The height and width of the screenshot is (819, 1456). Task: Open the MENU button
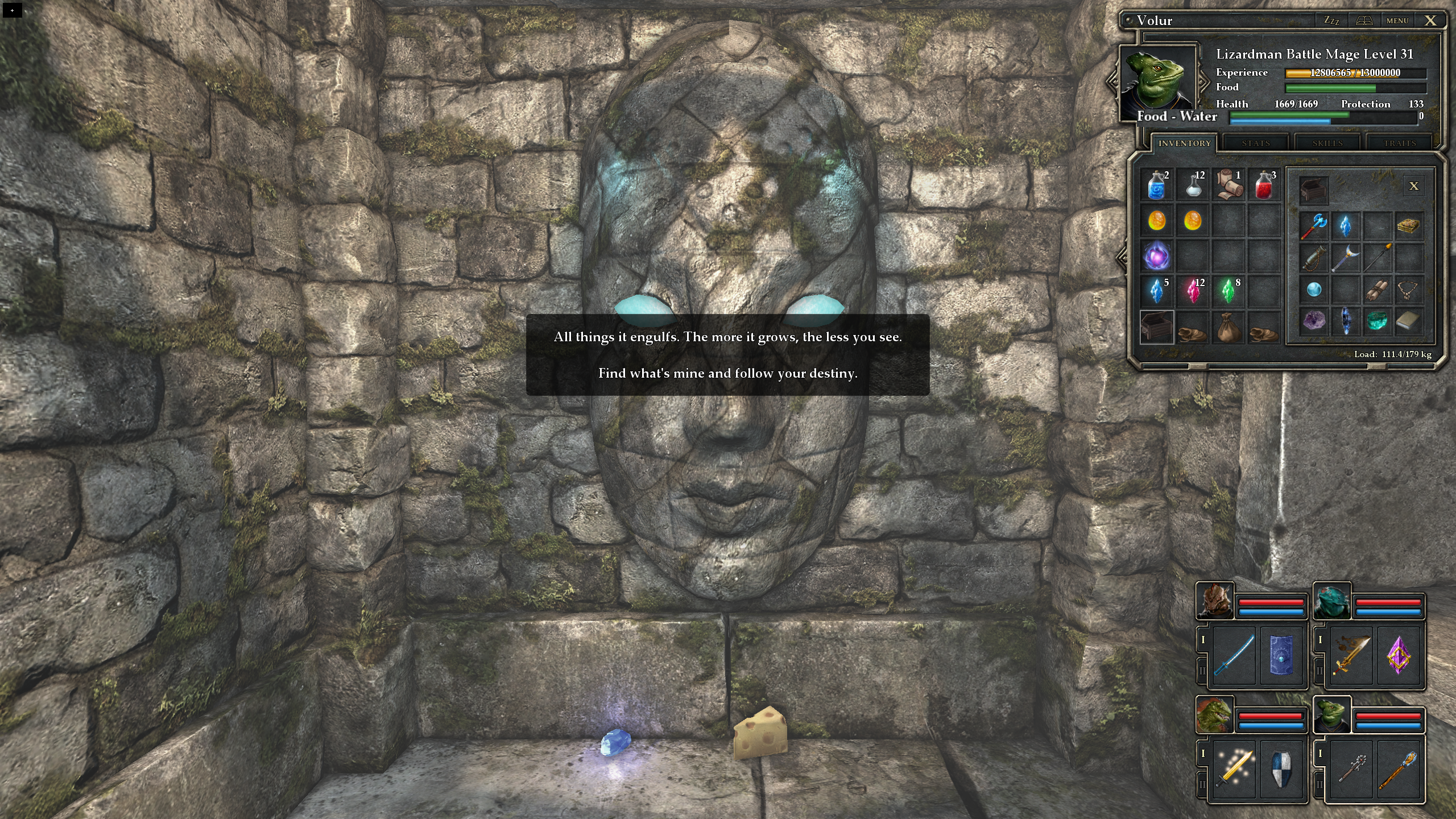[1397, 20]
